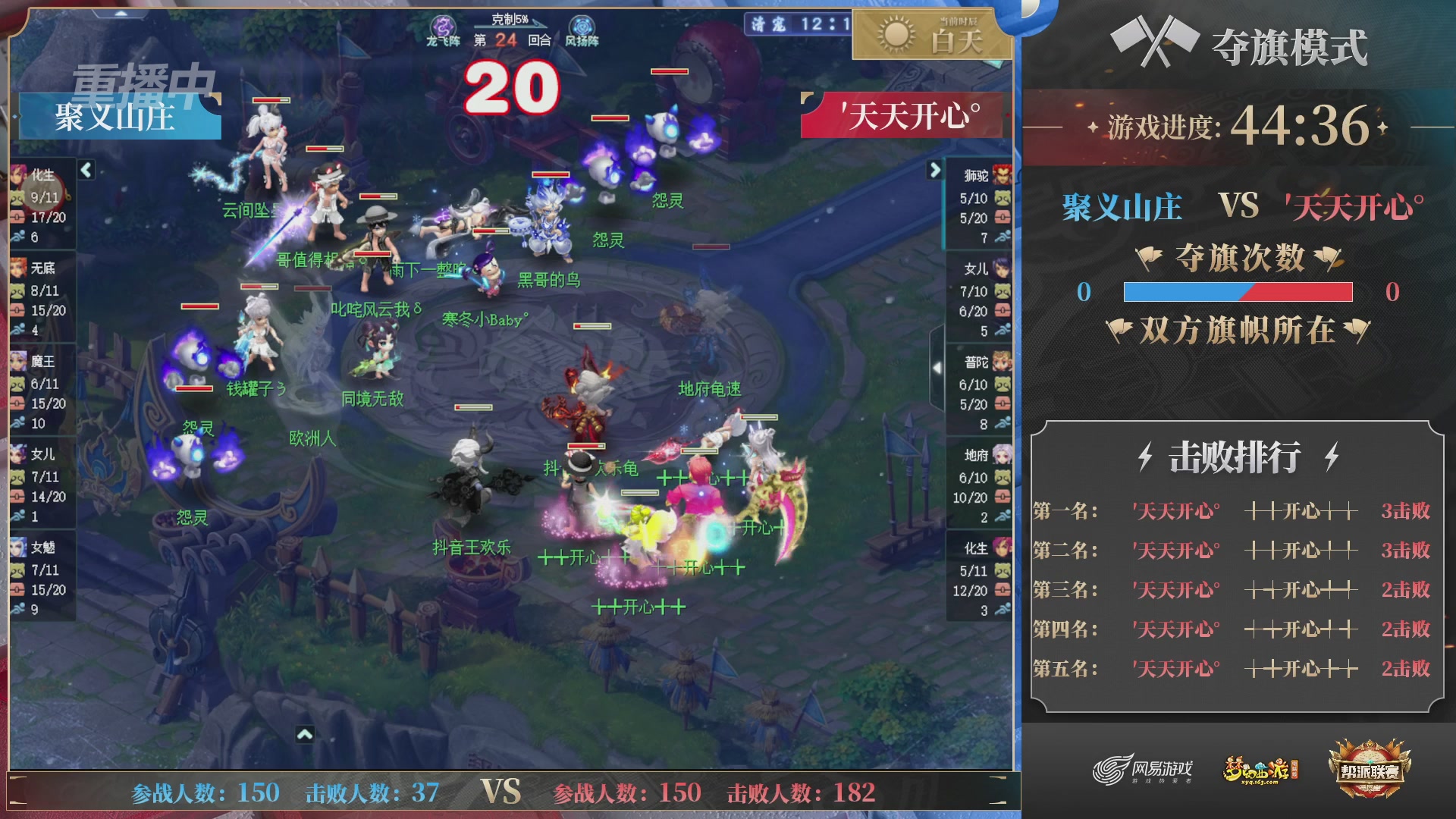
Task: Select the 风扬阵 formation icon
Action: click(x=581, y=25)
